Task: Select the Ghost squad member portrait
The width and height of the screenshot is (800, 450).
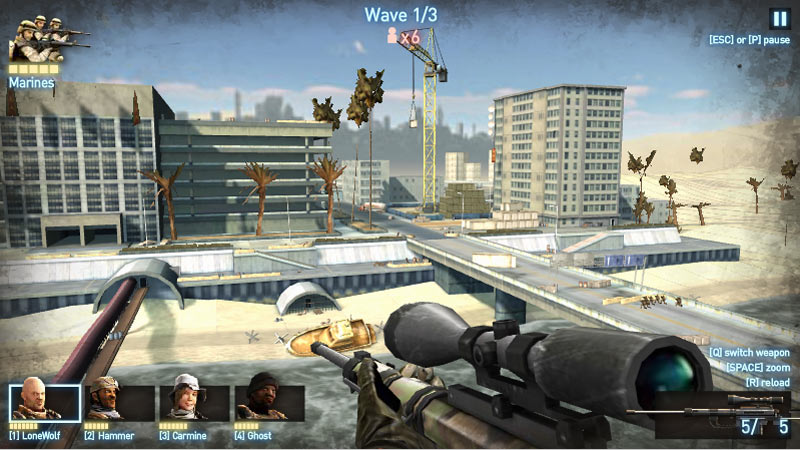Action: (x=269, y=402)
